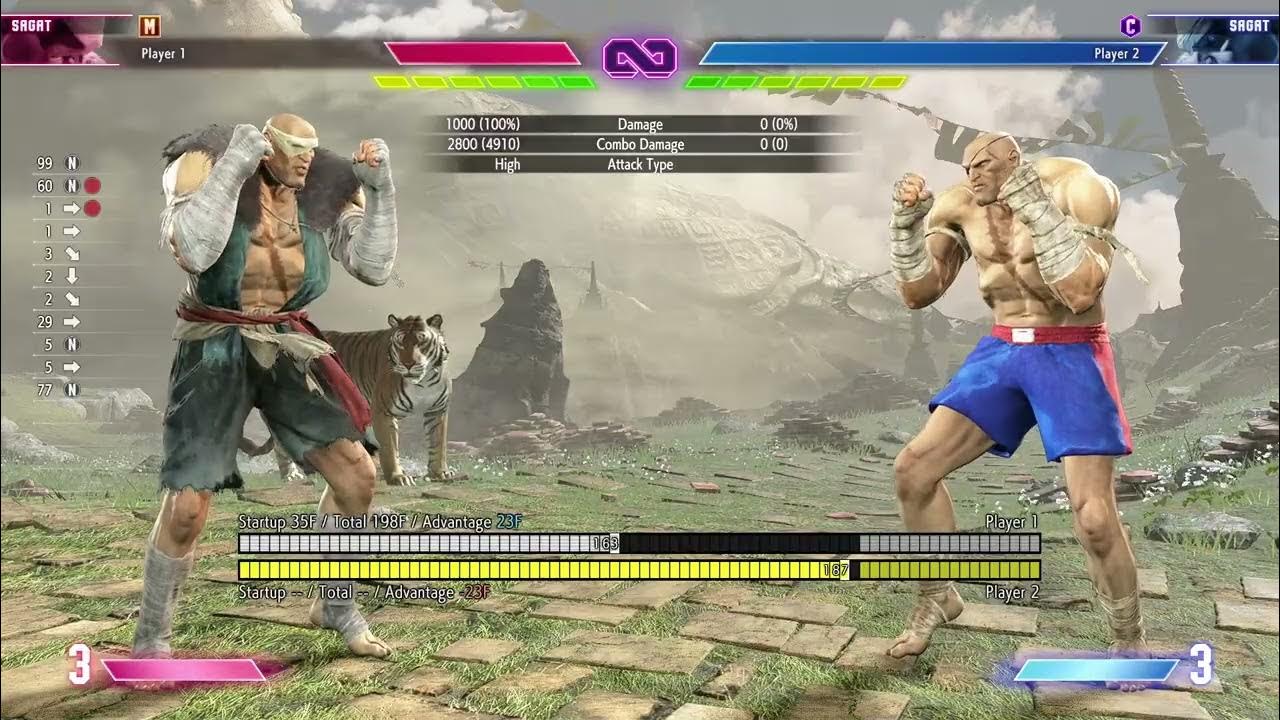The height and width of the screenshot is (720, 1280).
Task: Click the infinity timer symbol at top center
Action: coord(640,59)
